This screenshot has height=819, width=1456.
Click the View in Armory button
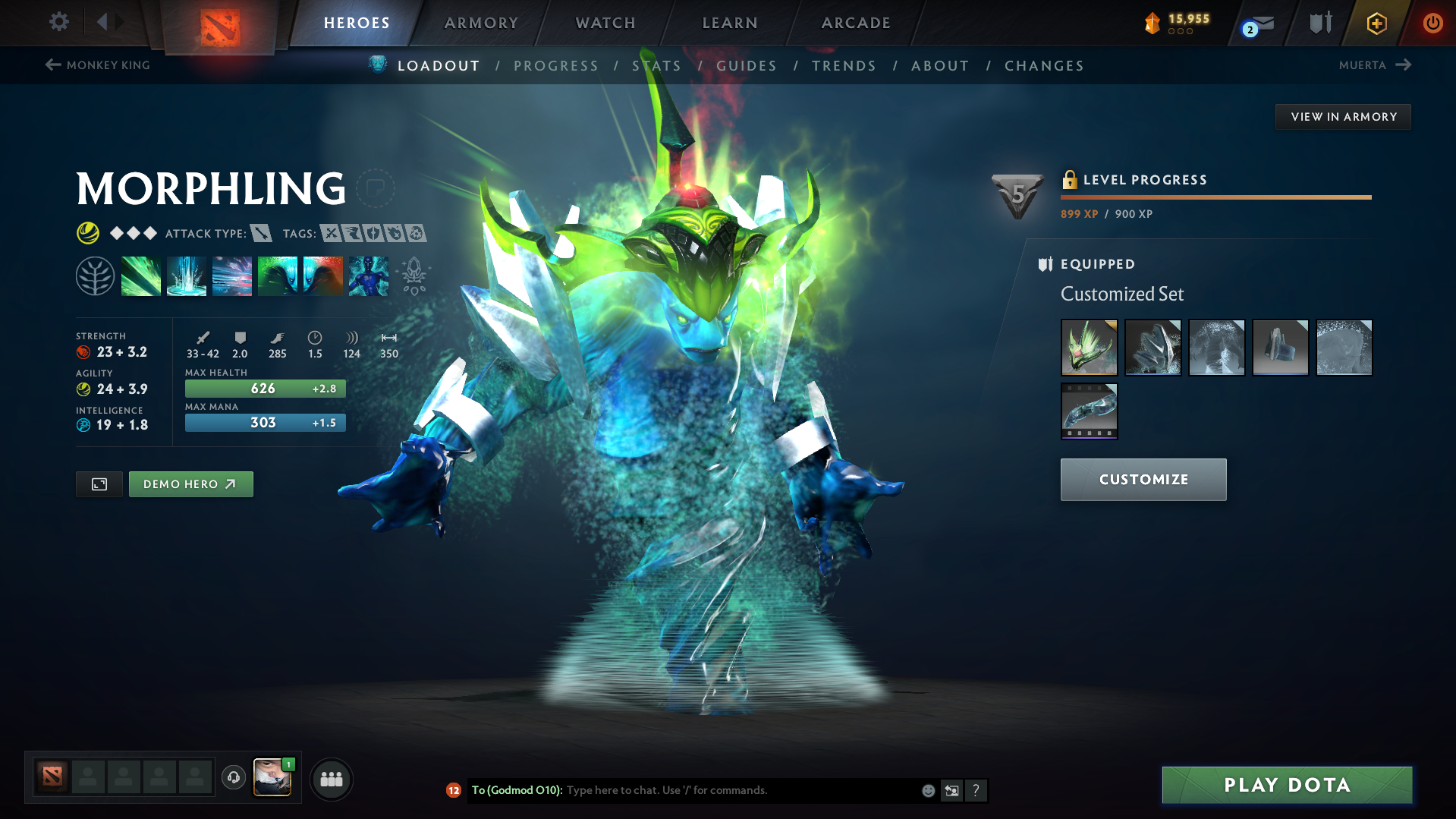coord(1342,116)
